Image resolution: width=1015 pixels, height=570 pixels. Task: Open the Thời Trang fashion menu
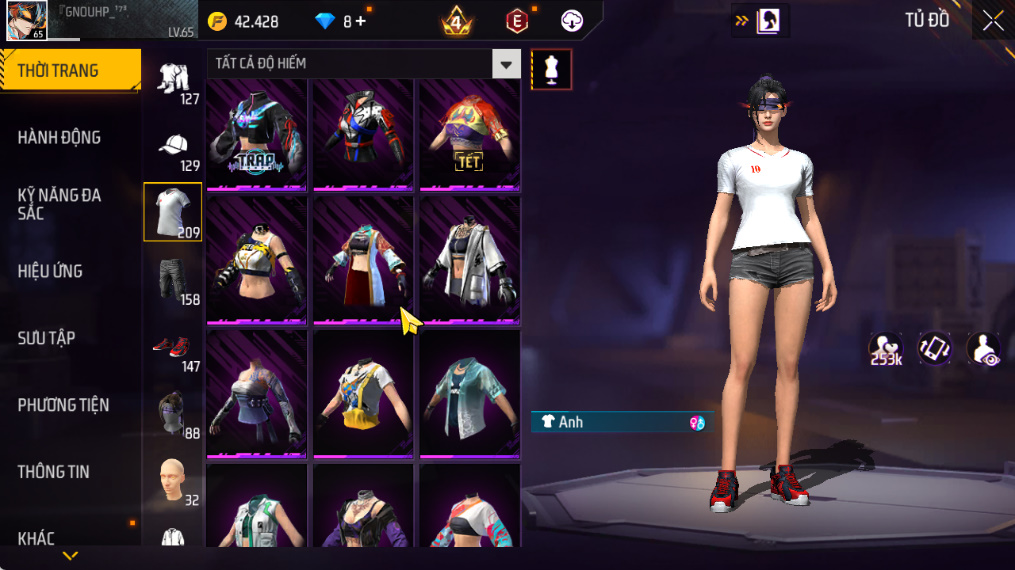tap(70, 71)
